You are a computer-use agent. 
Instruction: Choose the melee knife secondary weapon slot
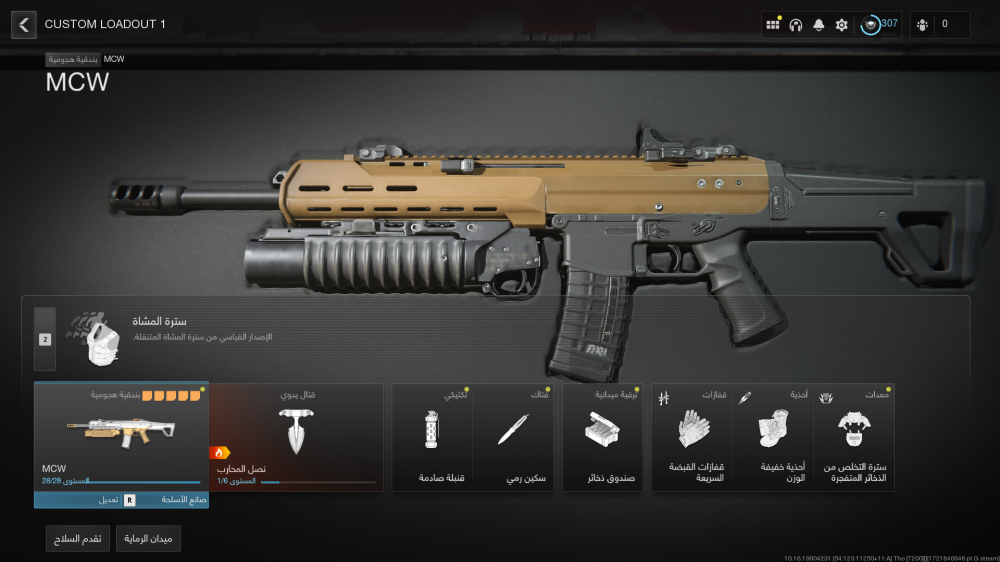pyautogui.click(x=296, y=437)
